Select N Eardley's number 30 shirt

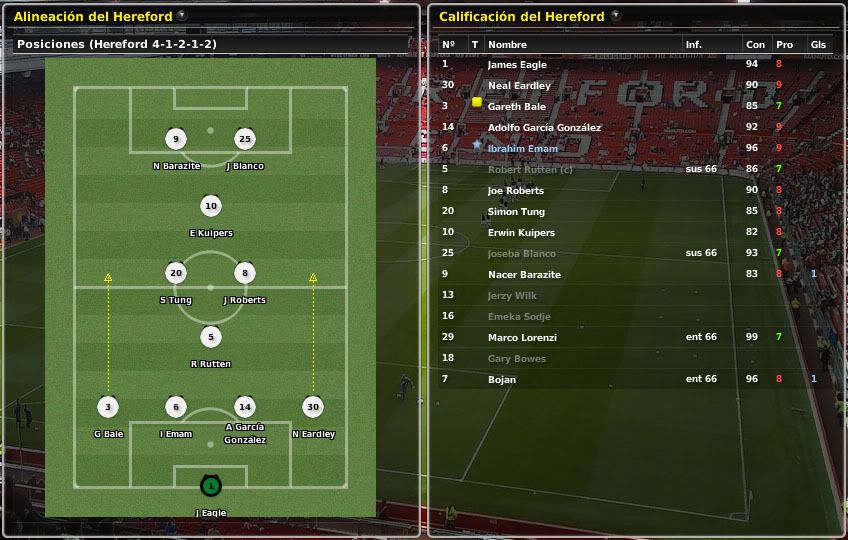point(313,407)
